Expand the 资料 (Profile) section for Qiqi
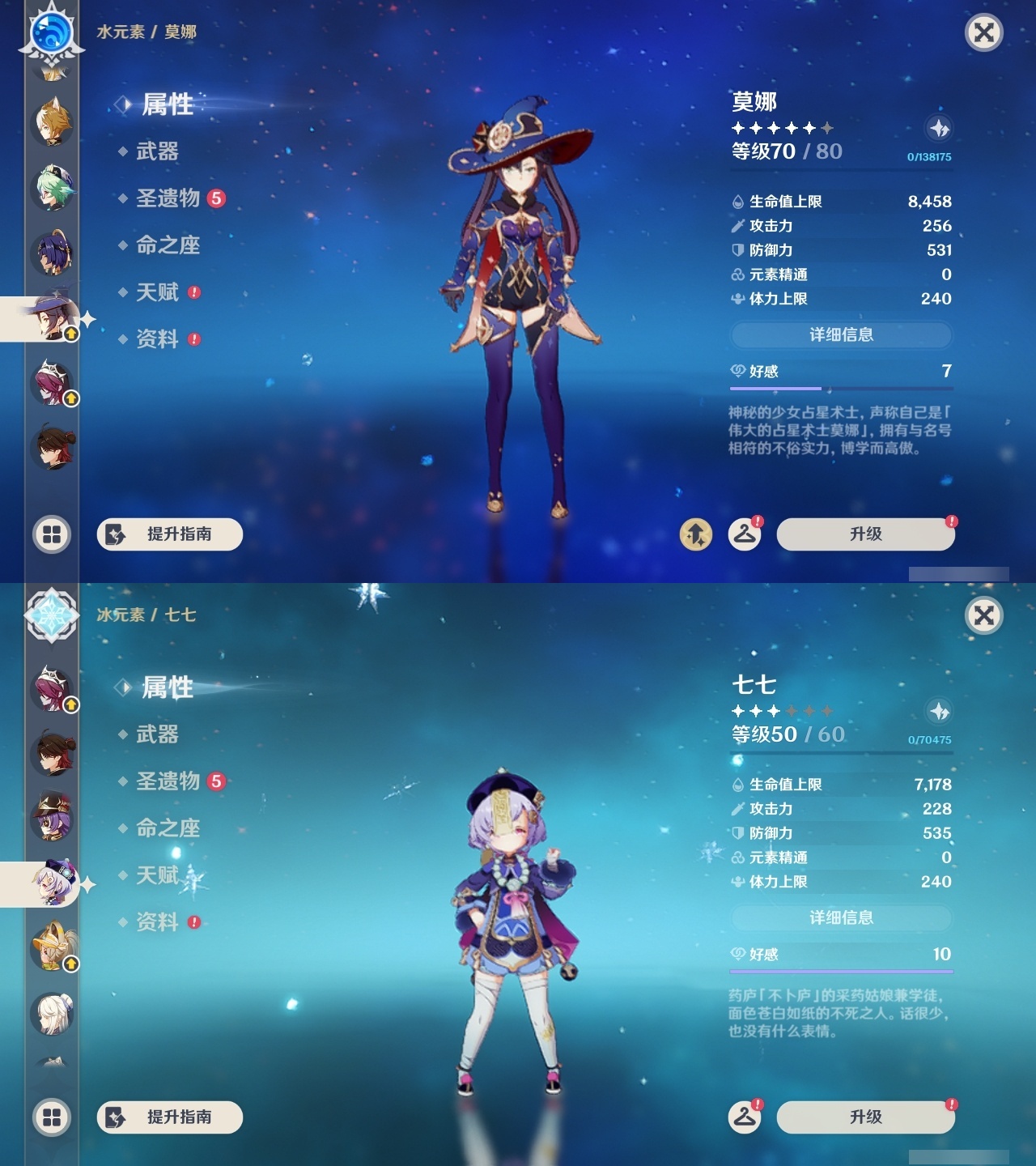Screen dimensions: 1036x1166 coord(159,922)
